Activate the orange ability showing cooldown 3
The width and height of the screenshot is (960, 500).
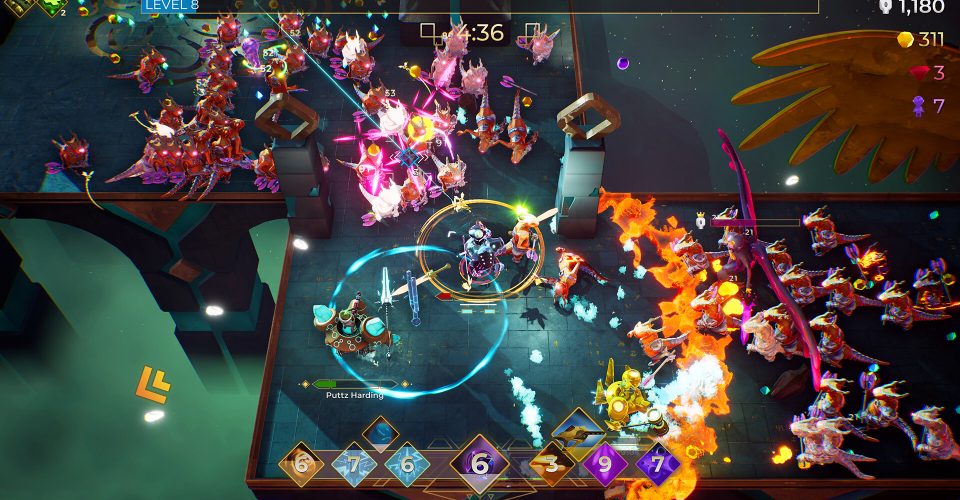[x=551, y=465]
